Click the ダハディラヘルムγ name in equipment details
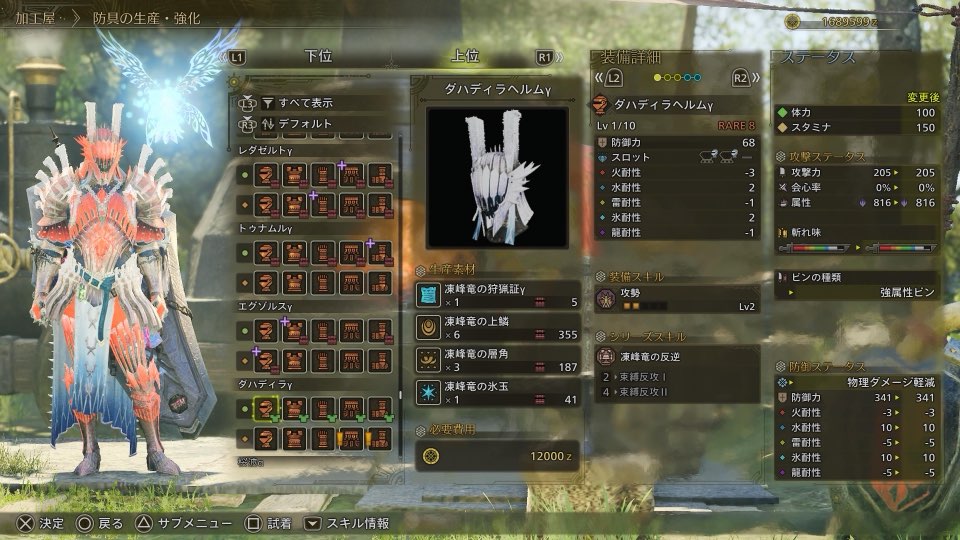The width and height of the screenshot is (960, 540). point(676,103)
